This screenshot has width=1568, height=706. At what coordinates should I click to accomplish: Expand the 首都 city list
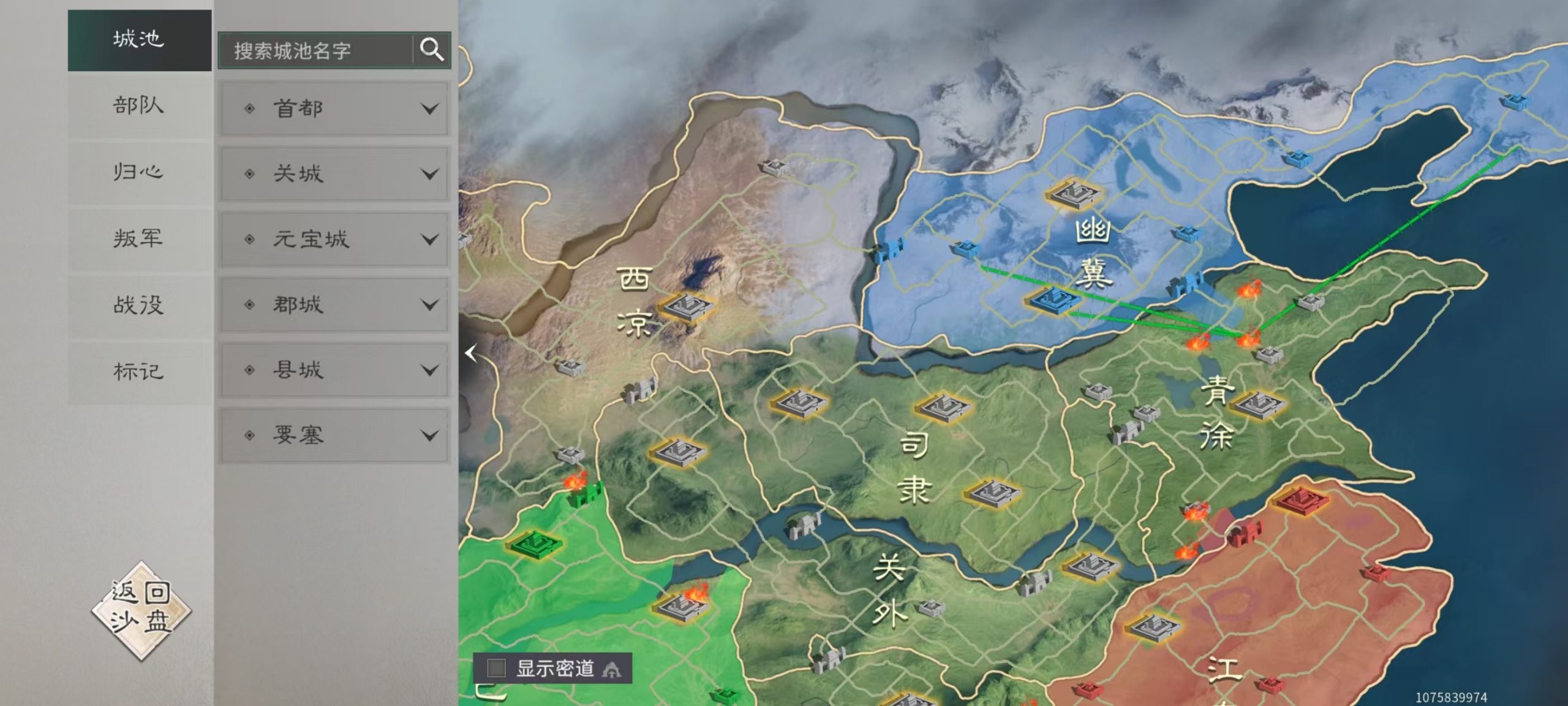tap(334, 109)
